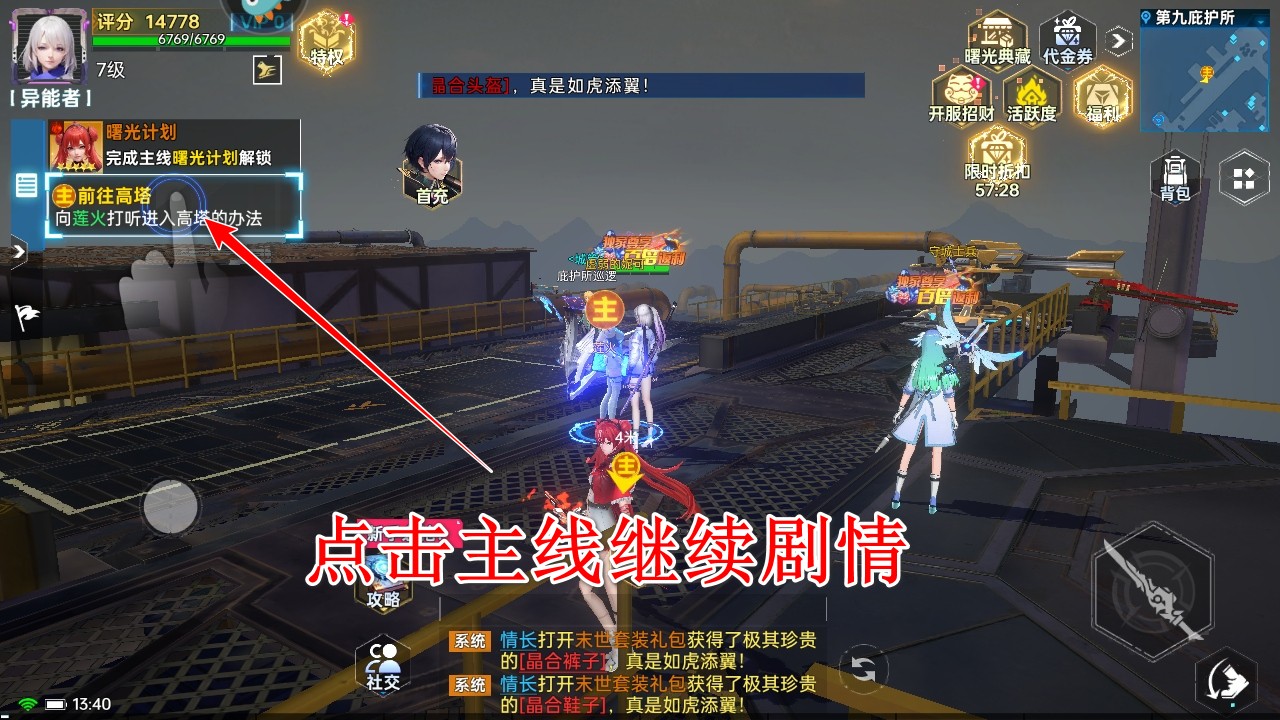Open the 曙光典藏 collection icon
This screenshot has height=720, width=1280.
(995, 35)
